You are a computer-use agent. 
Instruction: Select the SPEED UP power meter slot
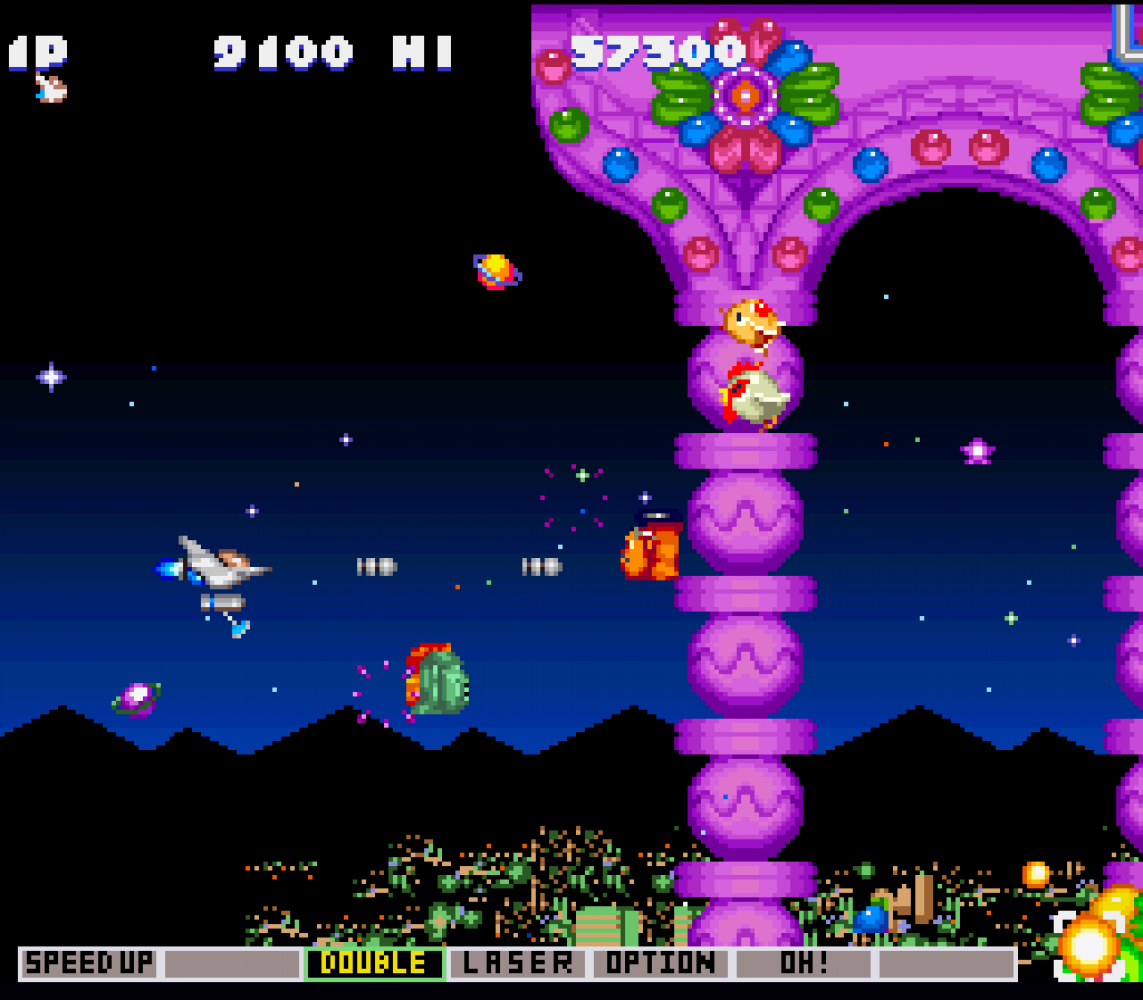[x=90, y=964]
